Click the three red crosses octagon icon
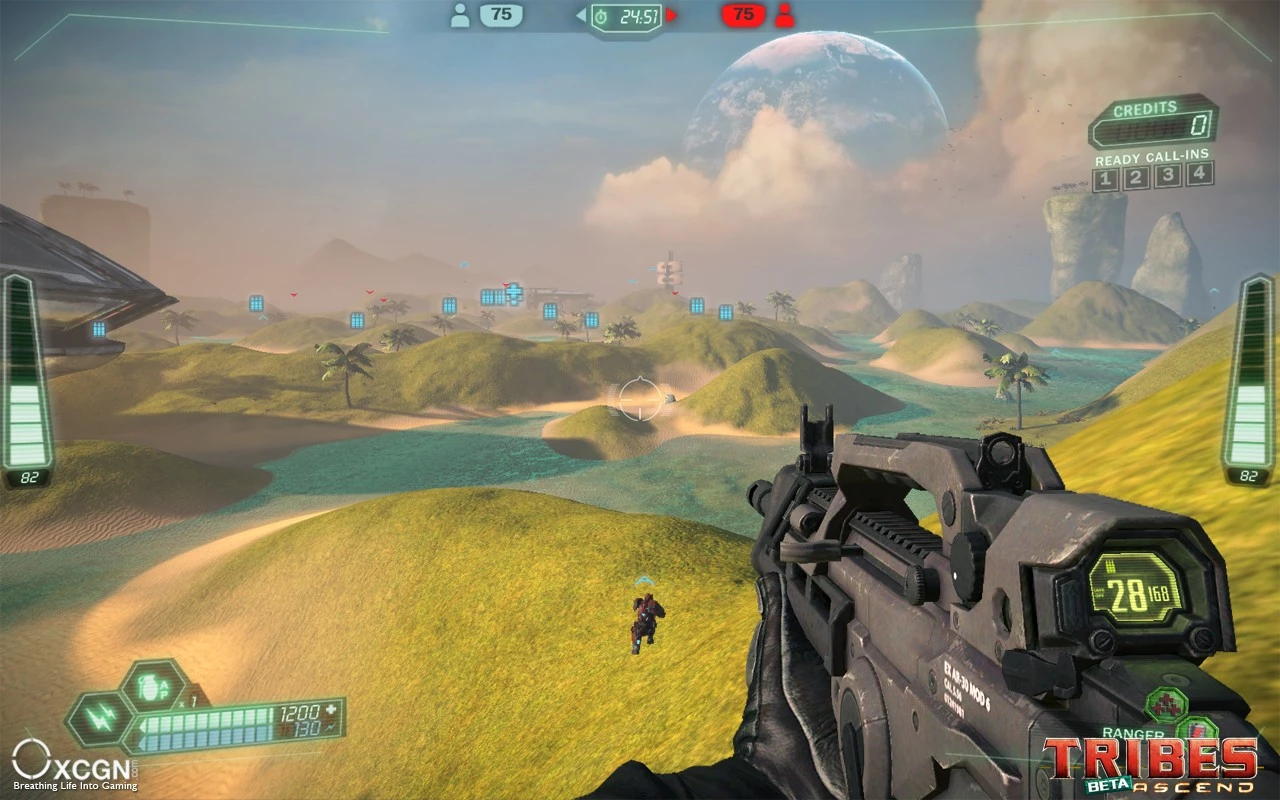 [1165, 705]
